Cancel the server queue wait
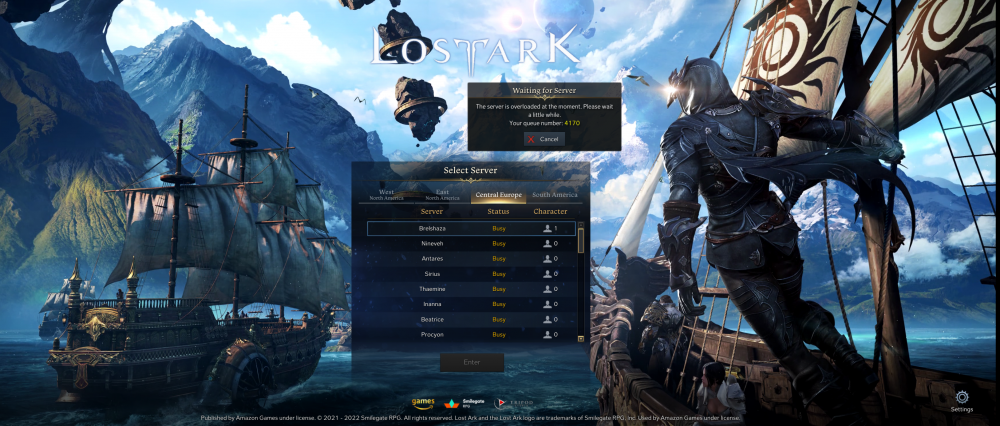This screenshot has width=1000, height=426. tap(544, 139)
